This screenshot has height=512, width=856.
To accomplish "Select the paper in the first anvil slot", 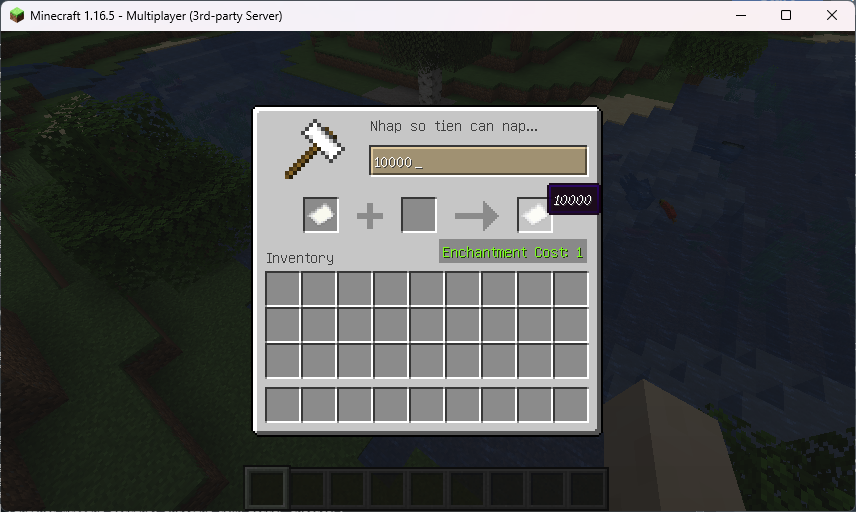I will (x=321, y=215).
